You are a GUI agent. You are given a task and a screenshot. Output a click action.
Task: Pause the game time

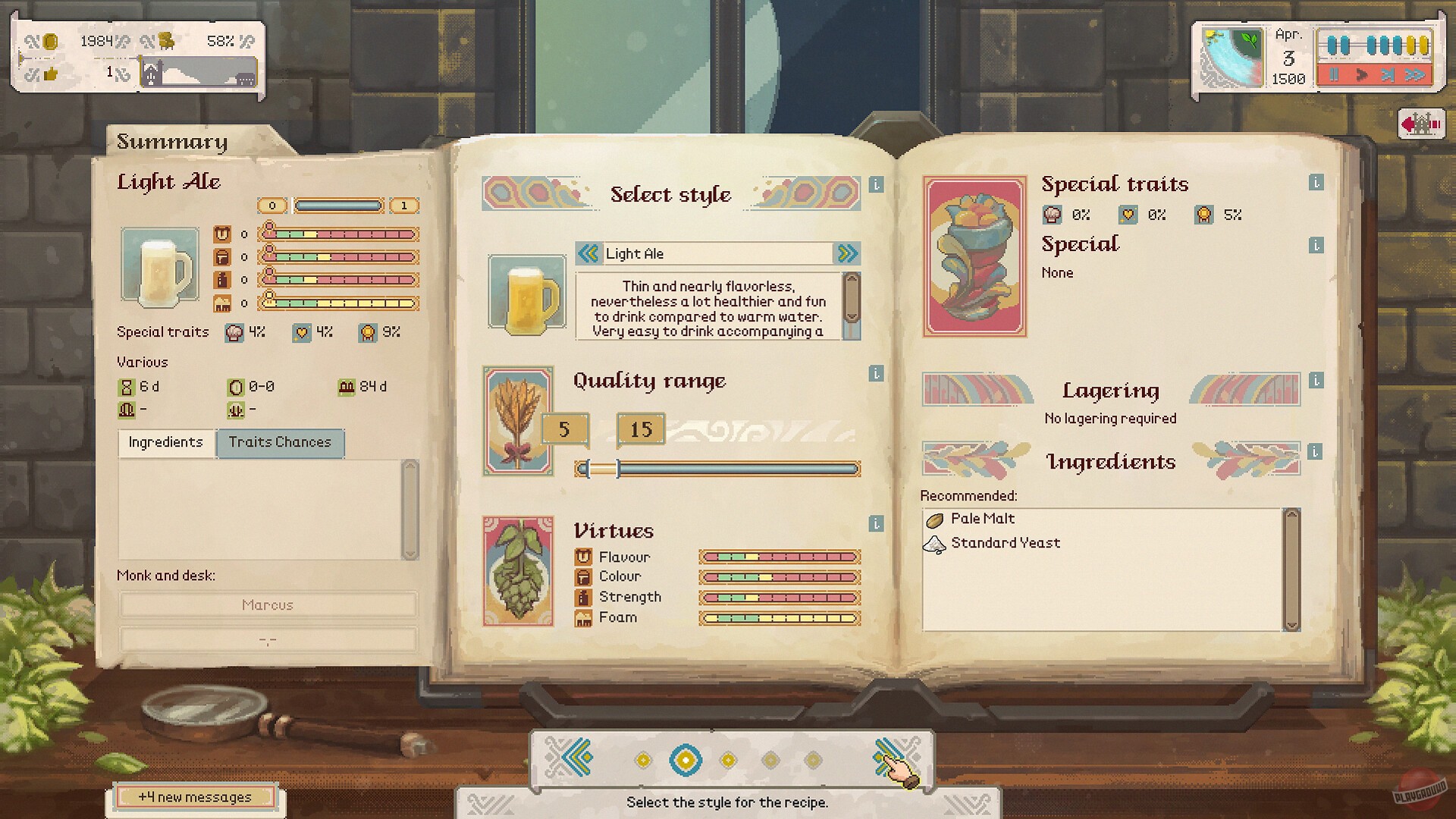coord(1334,74)
